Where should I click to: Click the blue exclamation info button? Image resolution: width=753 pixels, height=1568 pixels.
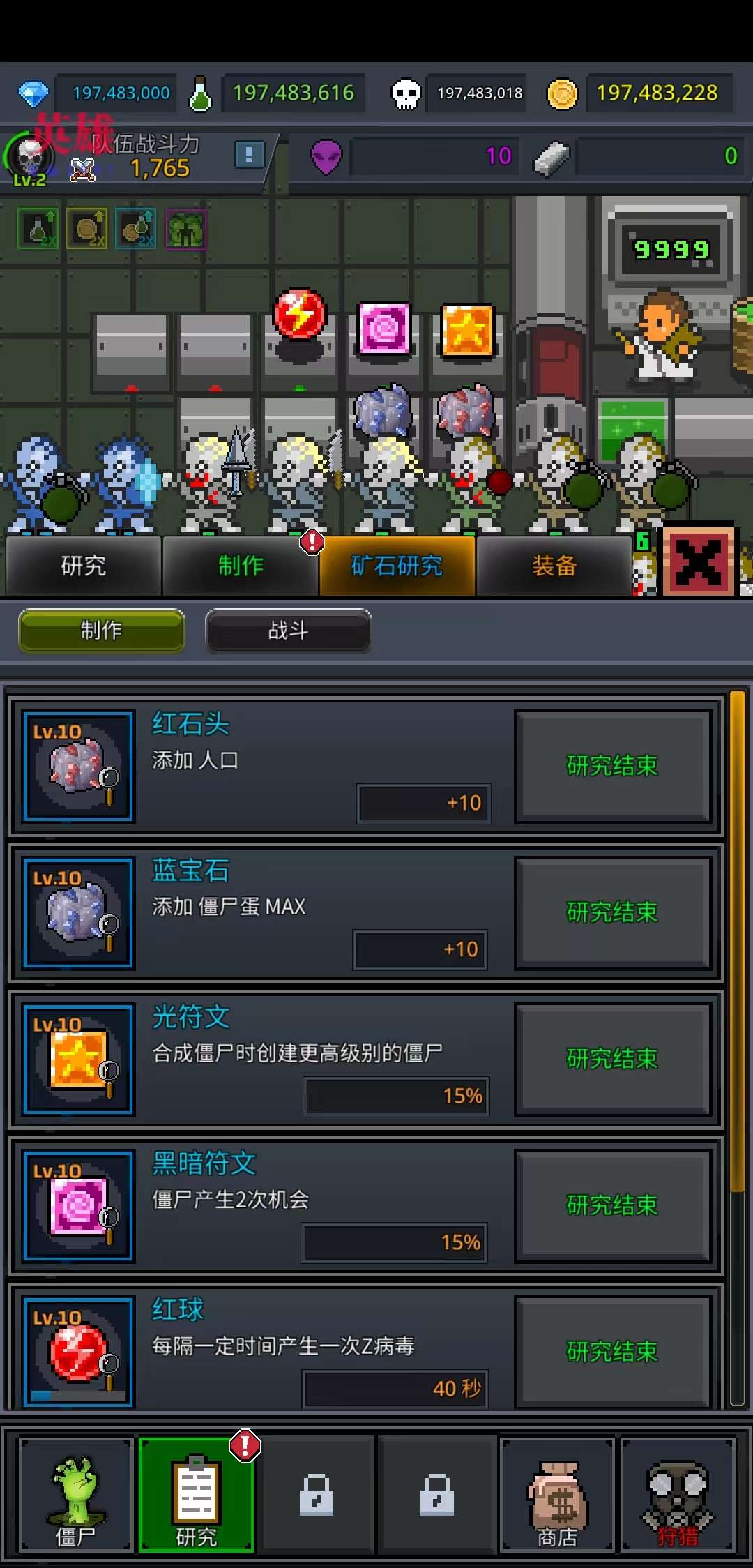click(x=249, y=154)
